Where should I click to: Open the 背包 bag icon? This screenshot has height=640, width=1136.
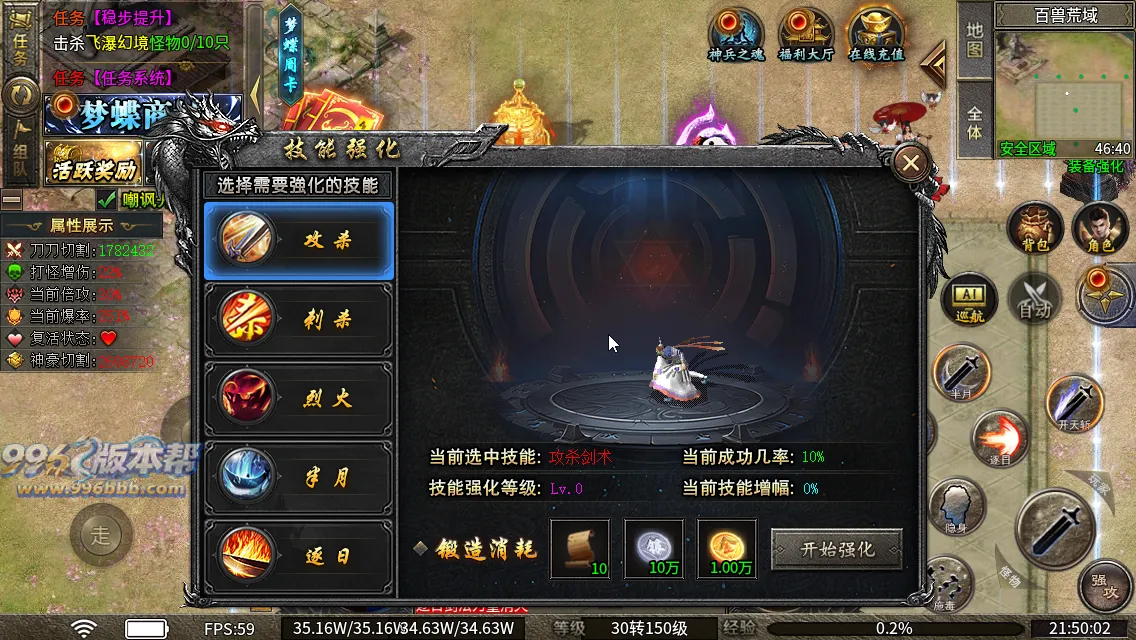1035,228
